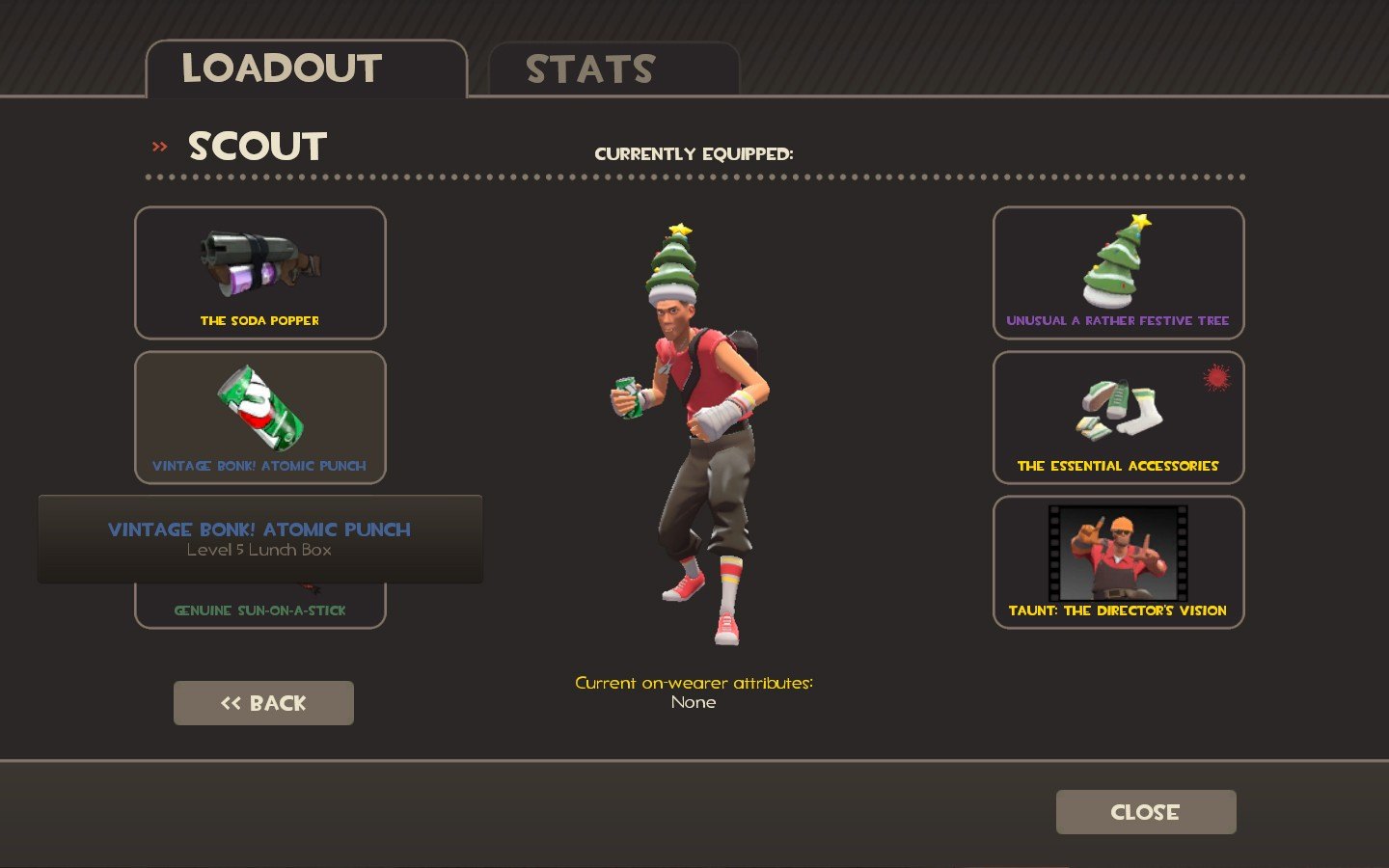Choose the Vintage Bonk! Atomic Punch slot

coord(260,418)
